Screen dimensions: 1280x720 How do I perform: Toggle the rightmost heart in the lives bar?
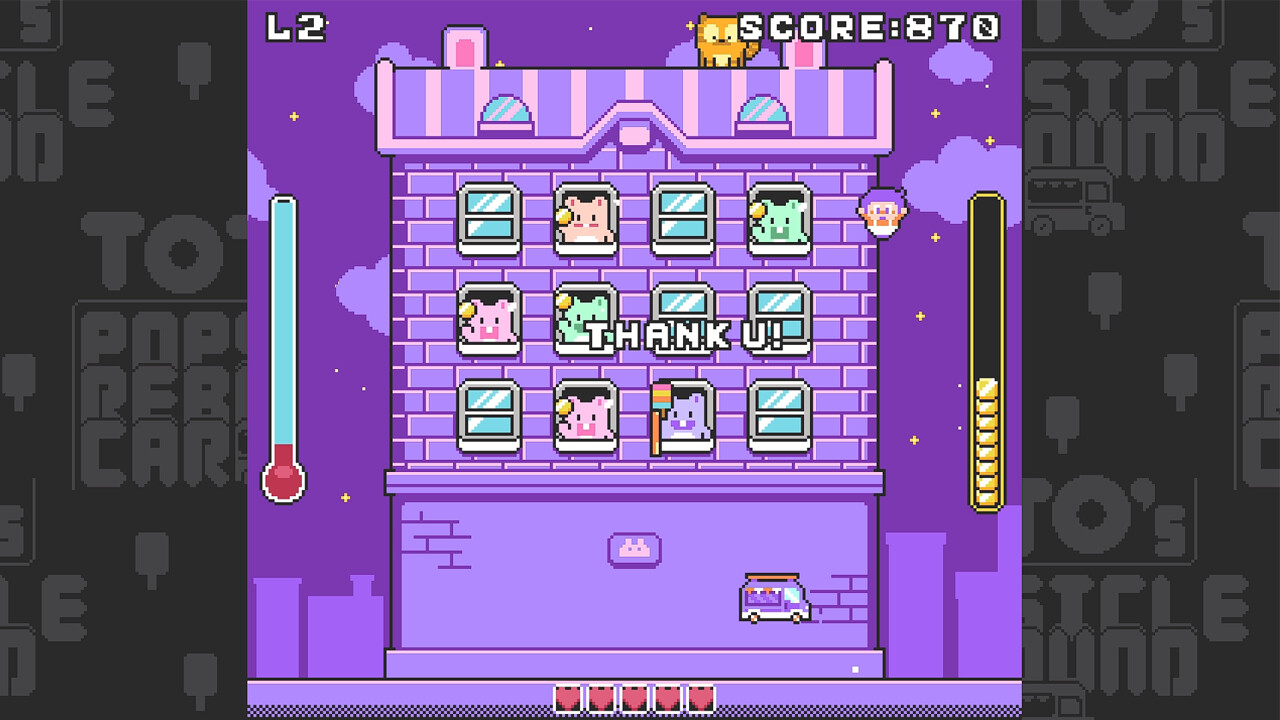coord(703,701)
